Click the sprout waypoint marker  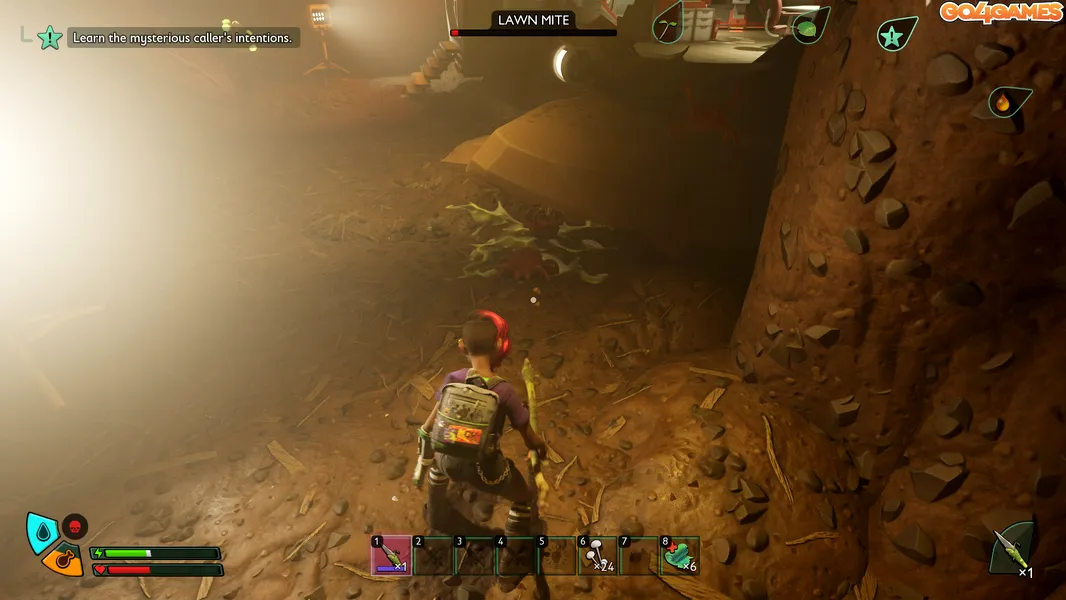667,25
